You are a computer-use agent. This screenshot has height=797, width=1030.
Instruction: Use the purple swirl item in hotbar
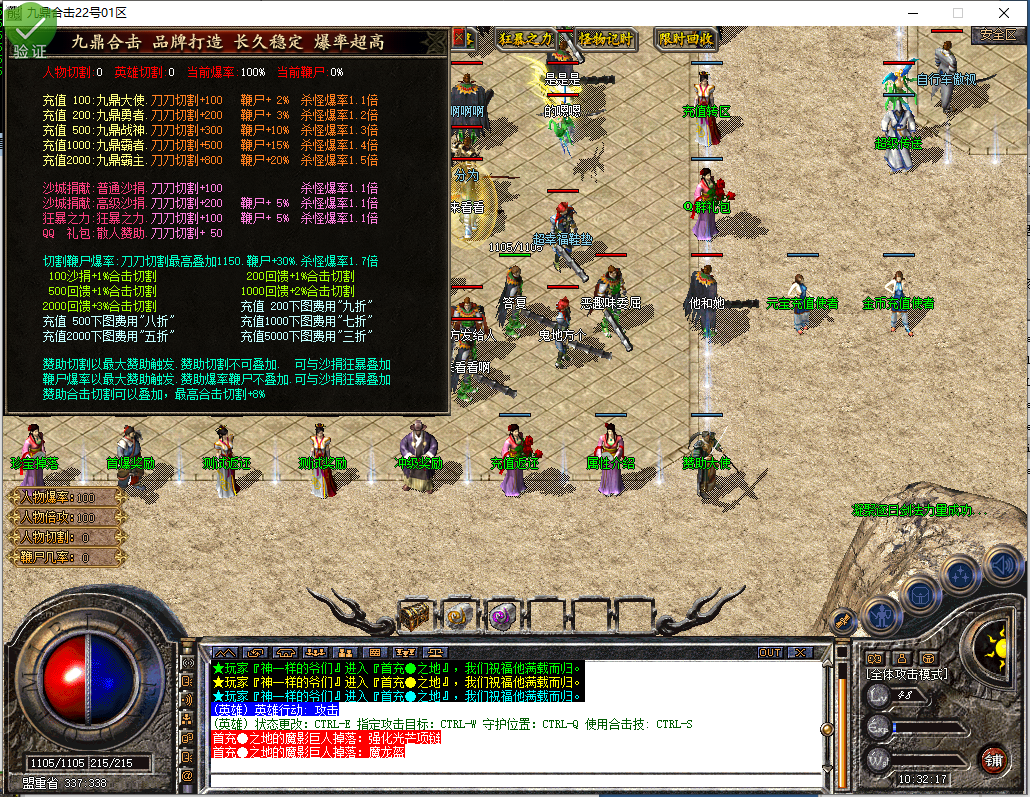(501, 615)
